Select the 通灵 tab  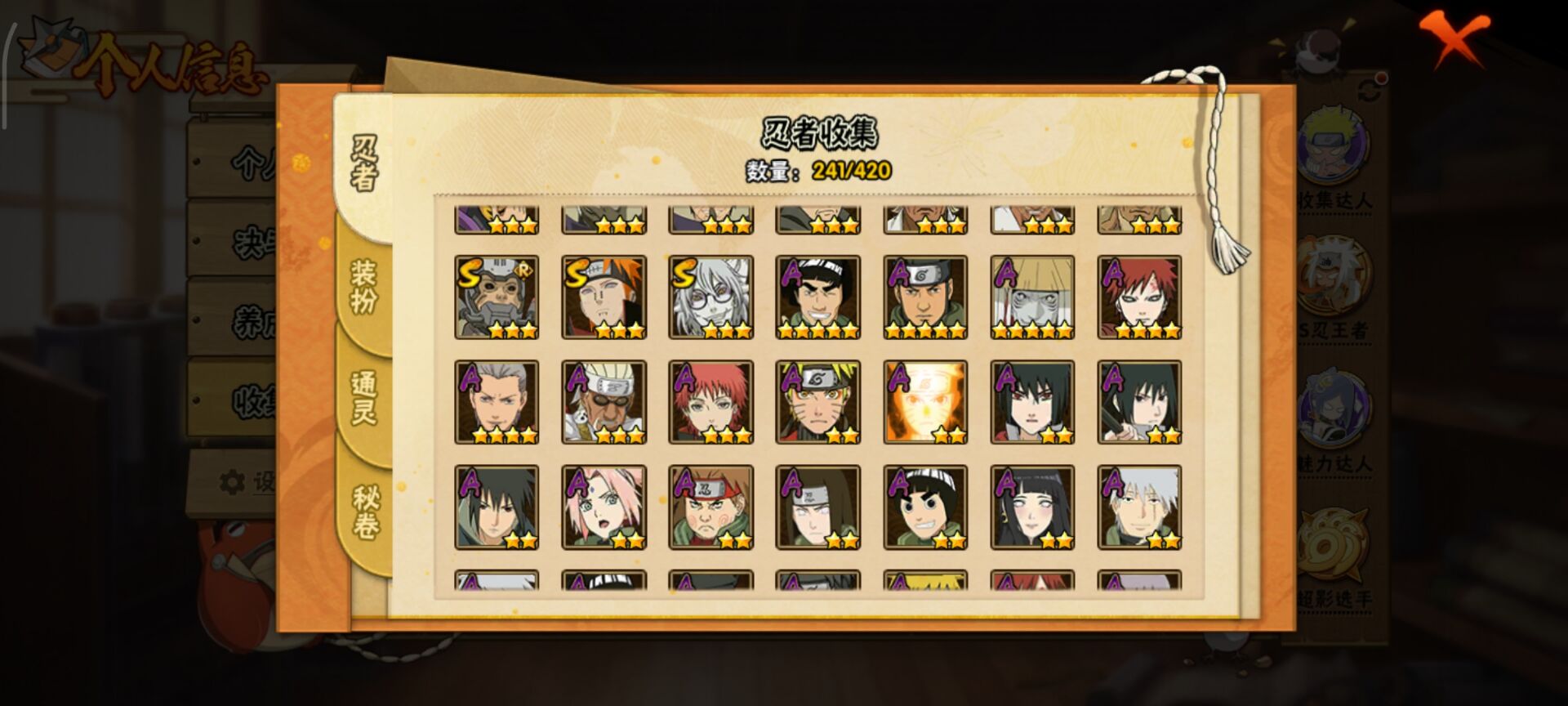[x=364, y=398]
